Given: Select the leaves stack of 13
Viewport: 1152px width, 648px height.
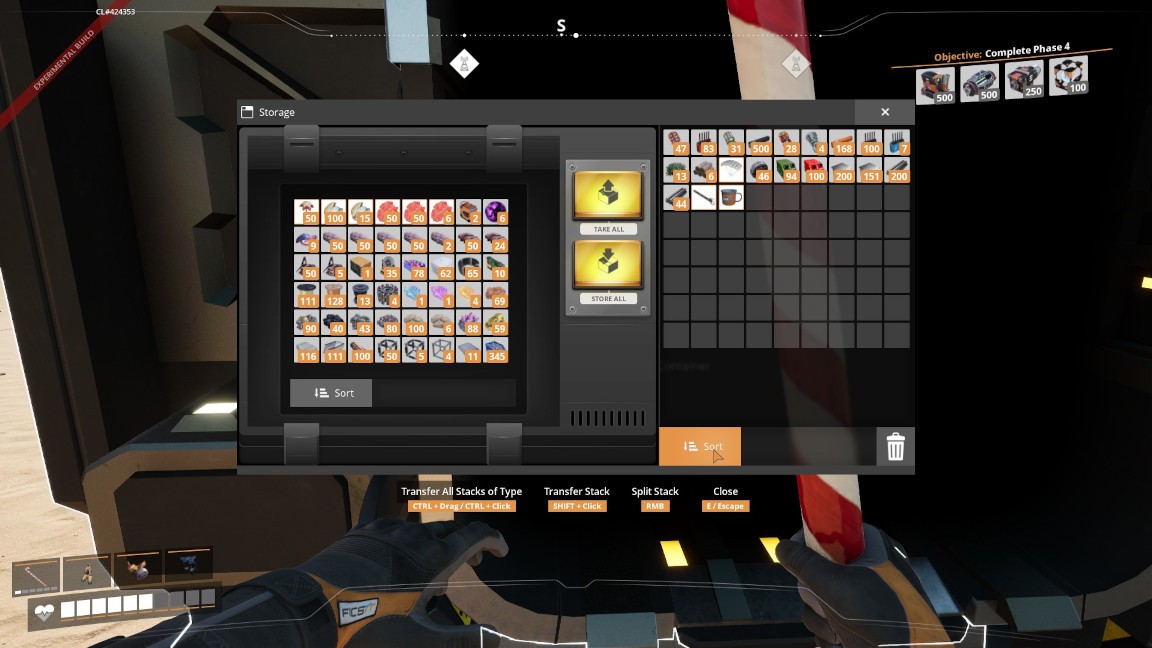Looking at the screenshot, I should point(676,170).
